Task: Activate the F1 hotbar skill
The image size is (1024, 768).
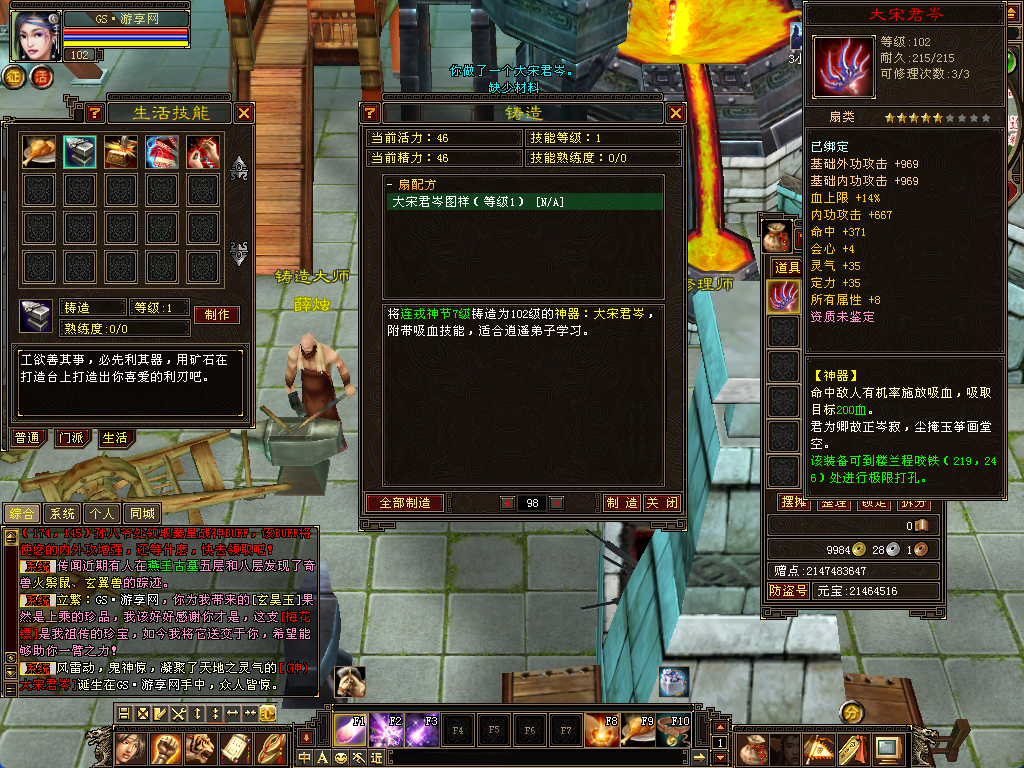Action: (350, 729)
